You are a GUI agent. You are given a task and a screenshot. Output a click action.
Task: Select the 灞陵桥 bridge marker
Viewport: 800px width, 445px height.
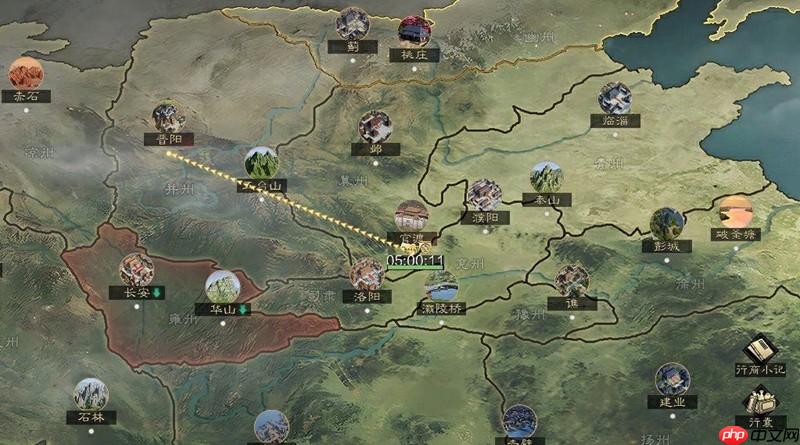[440, 287]
